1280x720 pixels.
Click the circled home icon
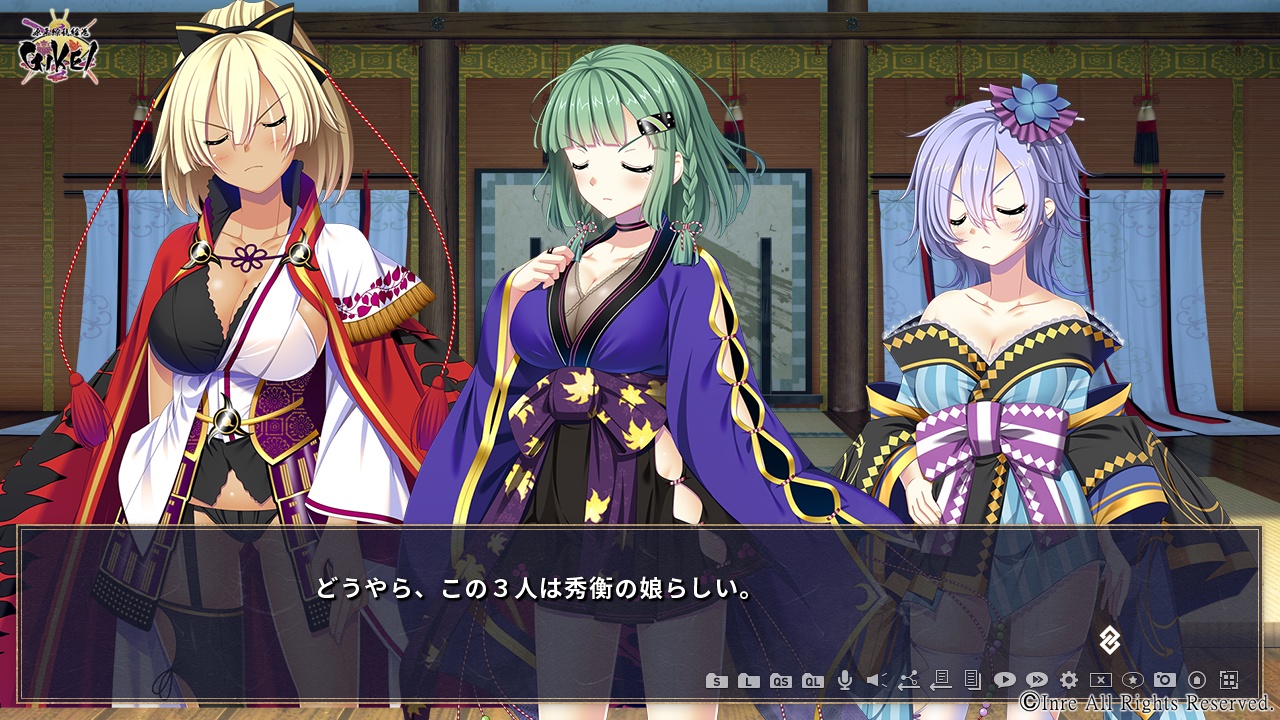click(1196, 680)
